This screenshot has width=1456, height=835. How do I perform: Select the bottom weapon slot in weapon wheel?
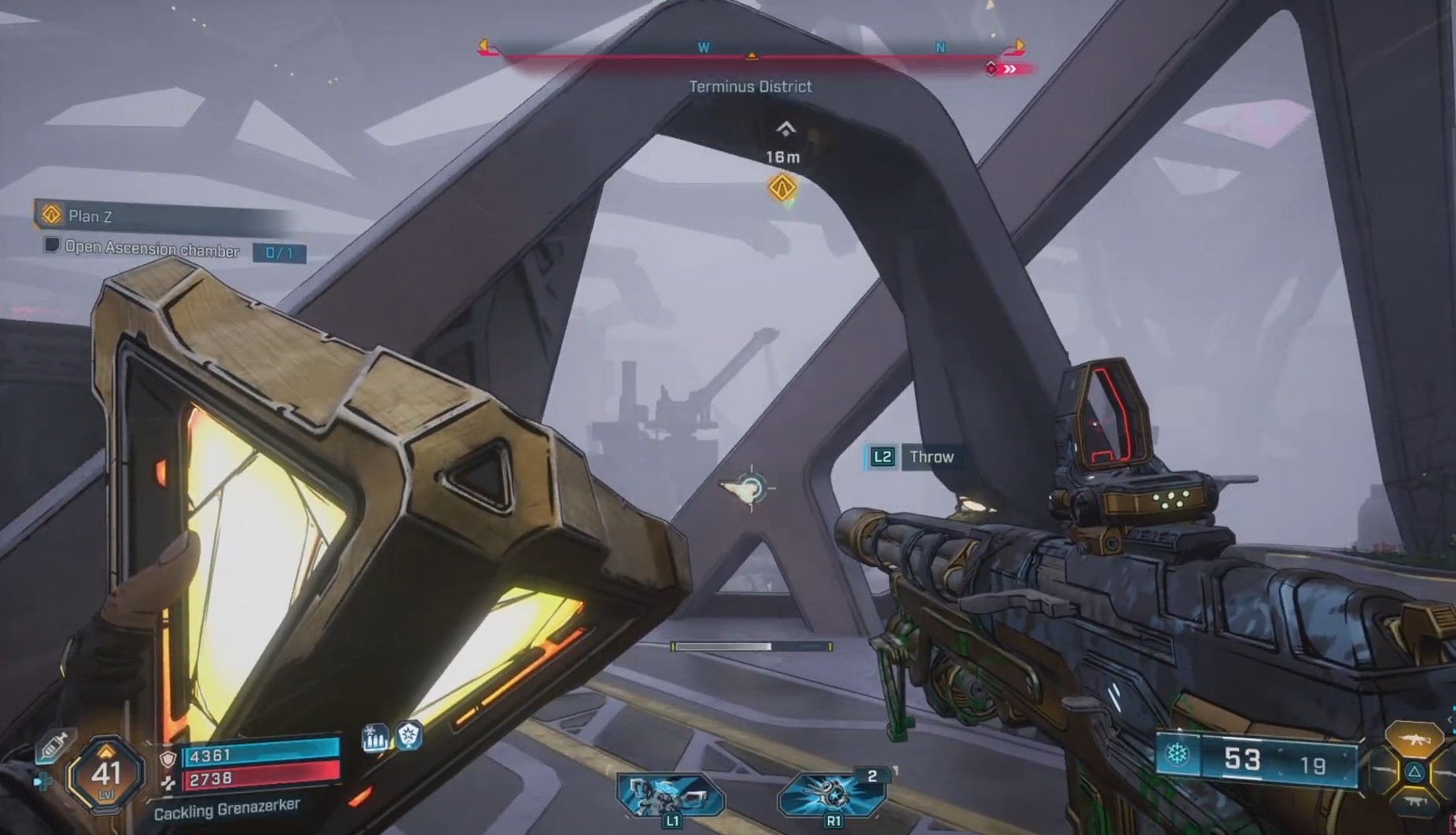[x=1414, y=804]
